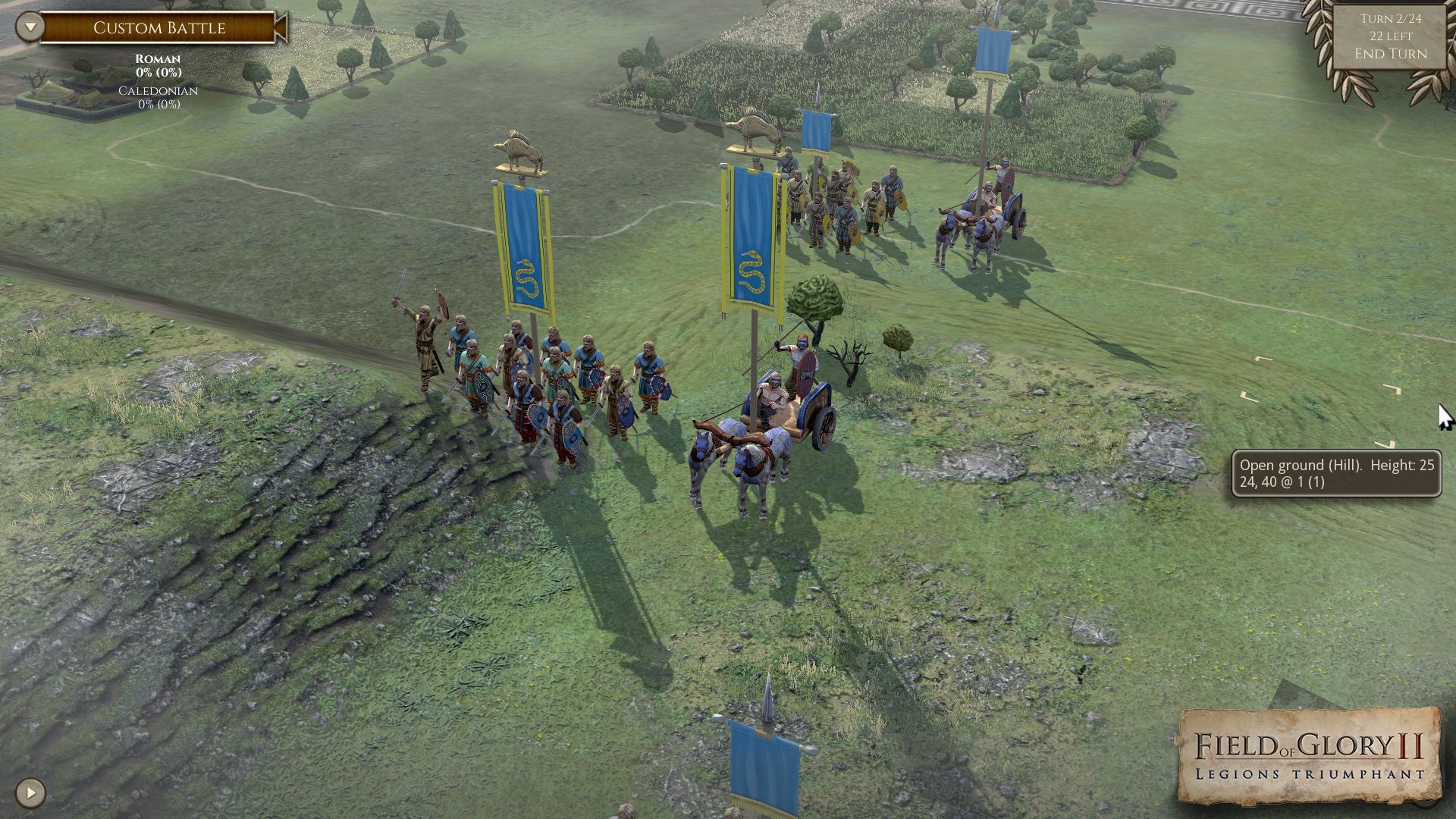Open the Custom Battle title banner
The height and width of the screenshot is (819, 1456).
(158, 28)
